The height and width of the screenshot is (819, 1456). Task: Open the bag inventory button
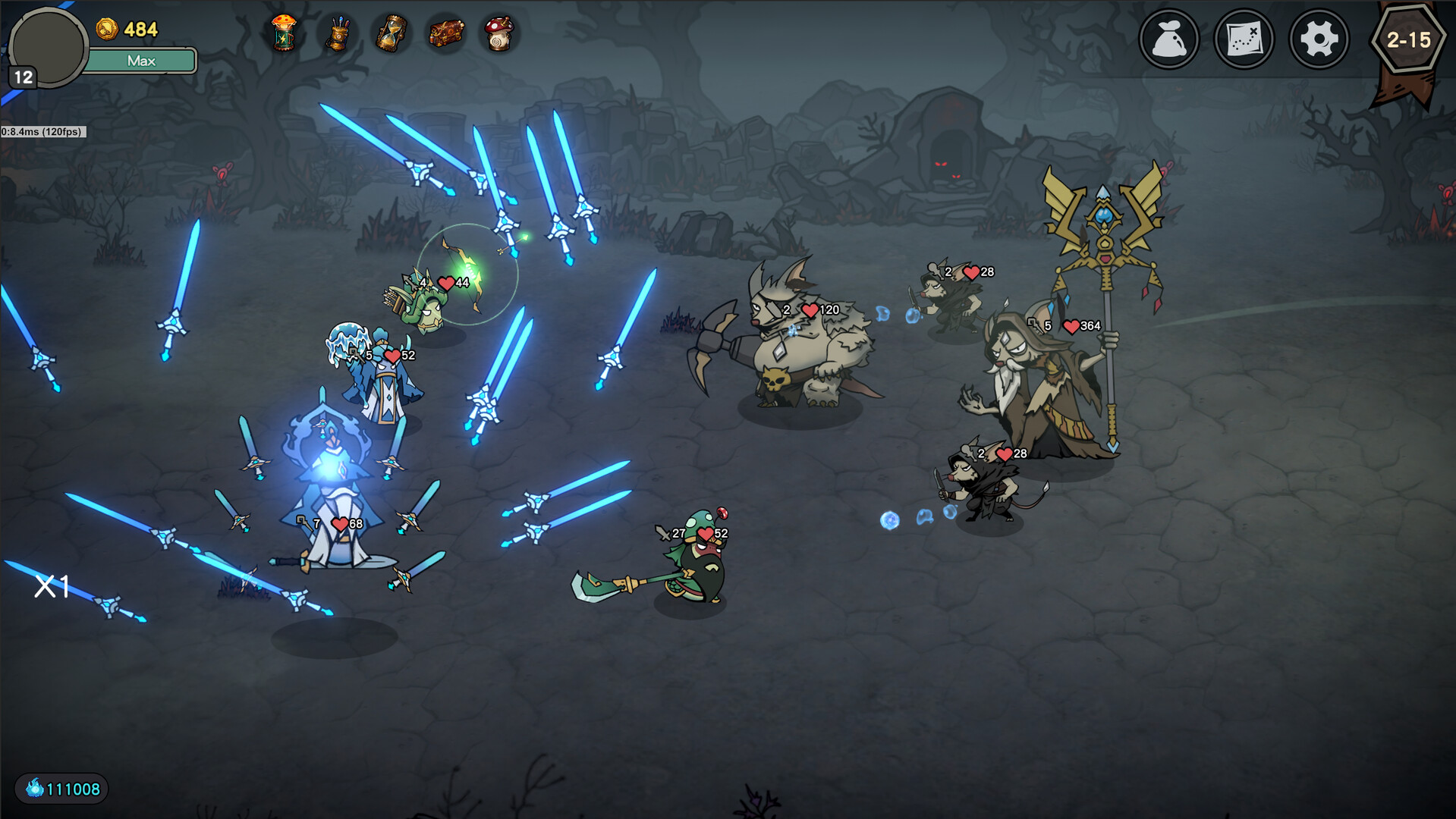(1168, 39)
